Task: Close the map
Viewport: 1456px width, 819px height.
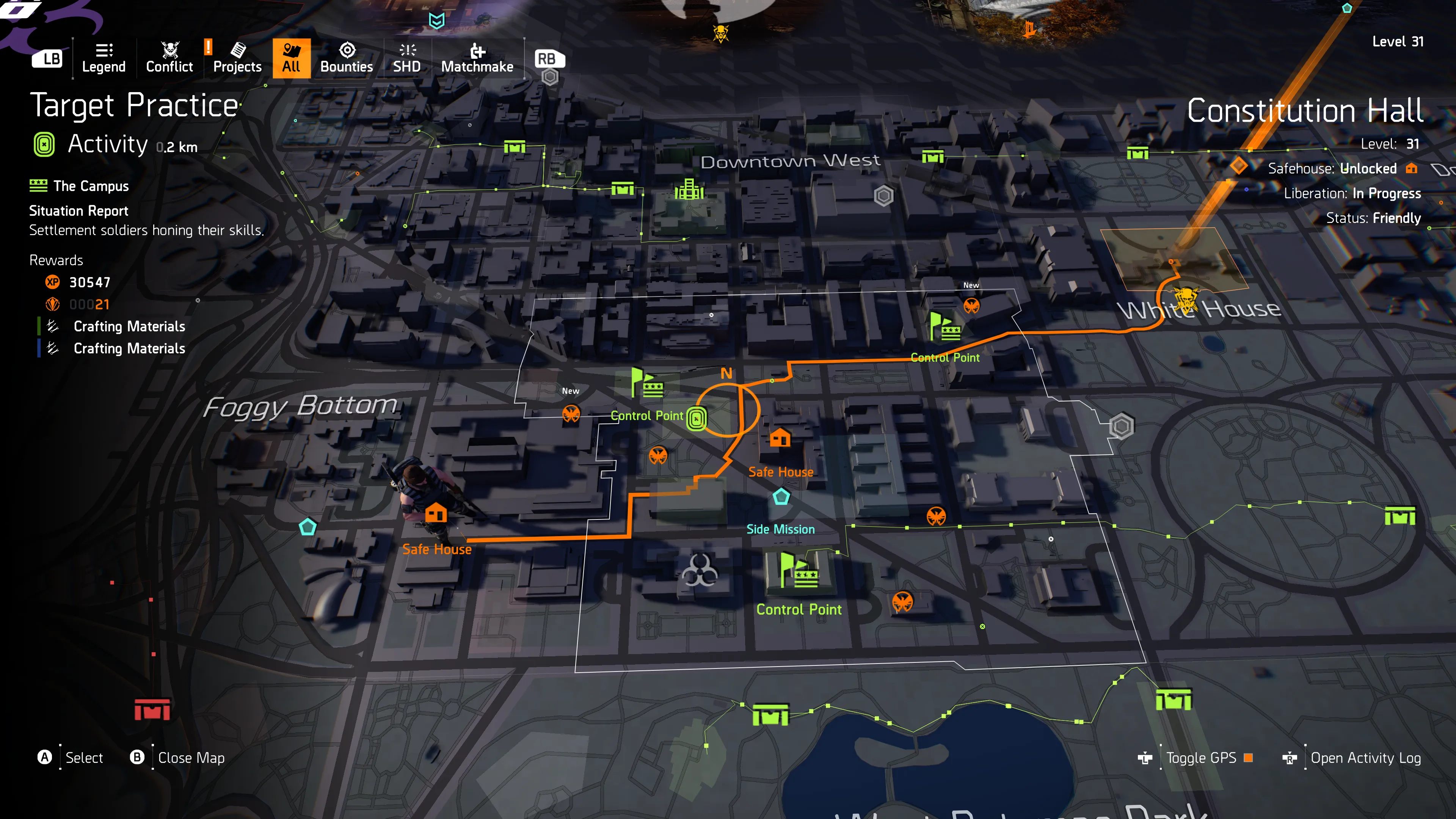Action: [x=190, y=758]
